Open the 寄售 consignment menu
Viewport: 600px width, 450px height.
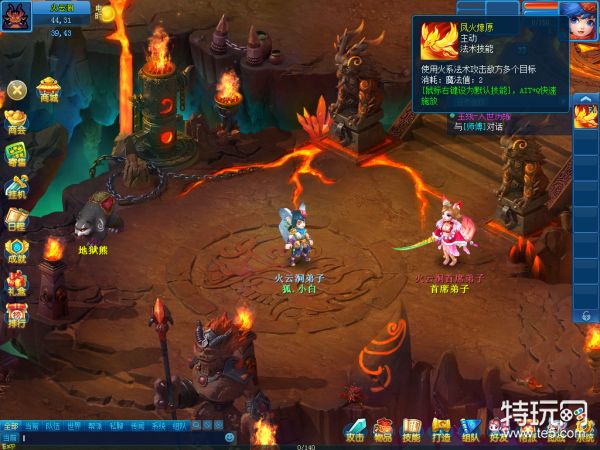tap(16, 154)
